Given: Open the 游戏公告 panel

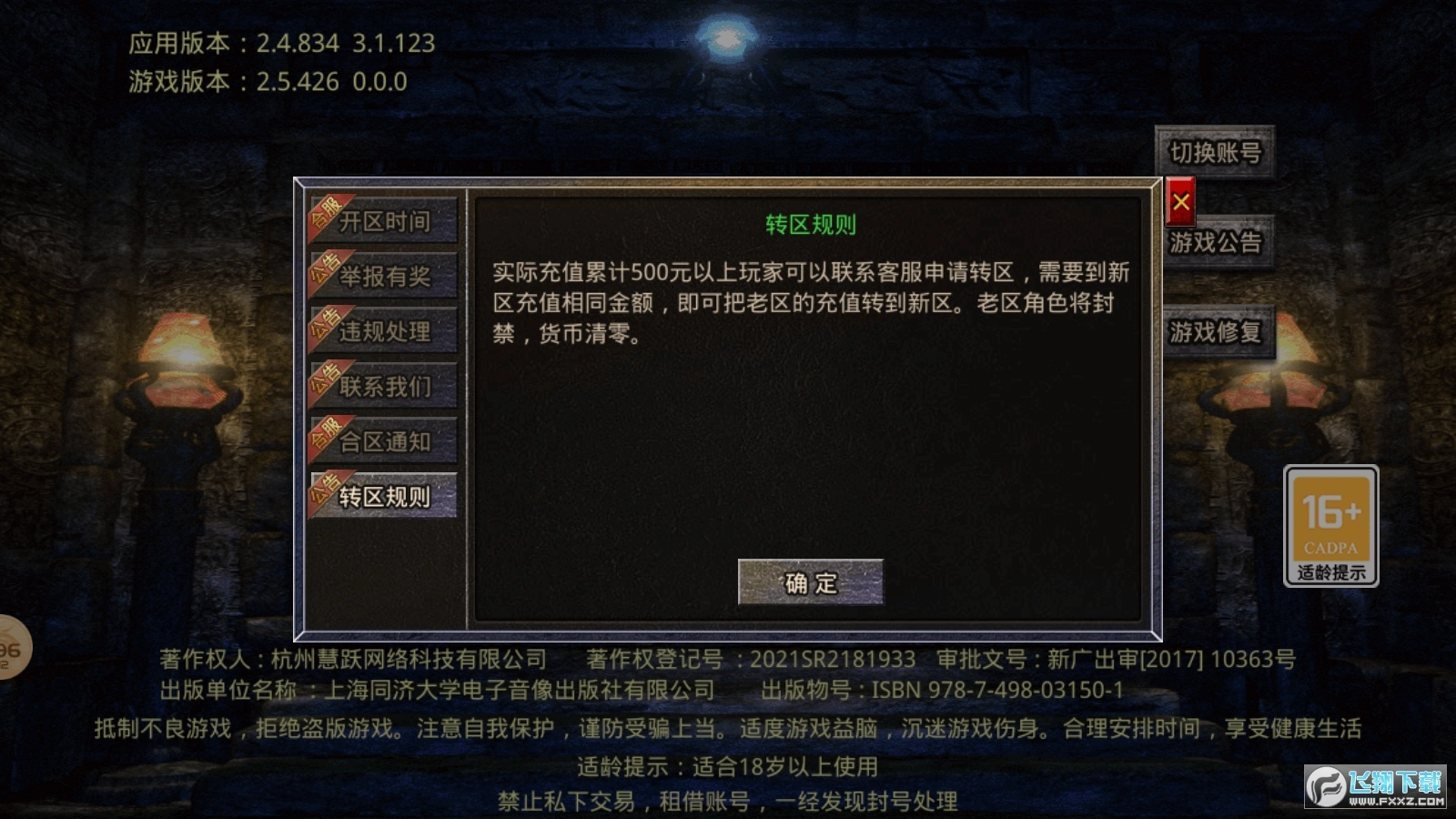Looking at the screenshot, I should (x=1217, y=245).
